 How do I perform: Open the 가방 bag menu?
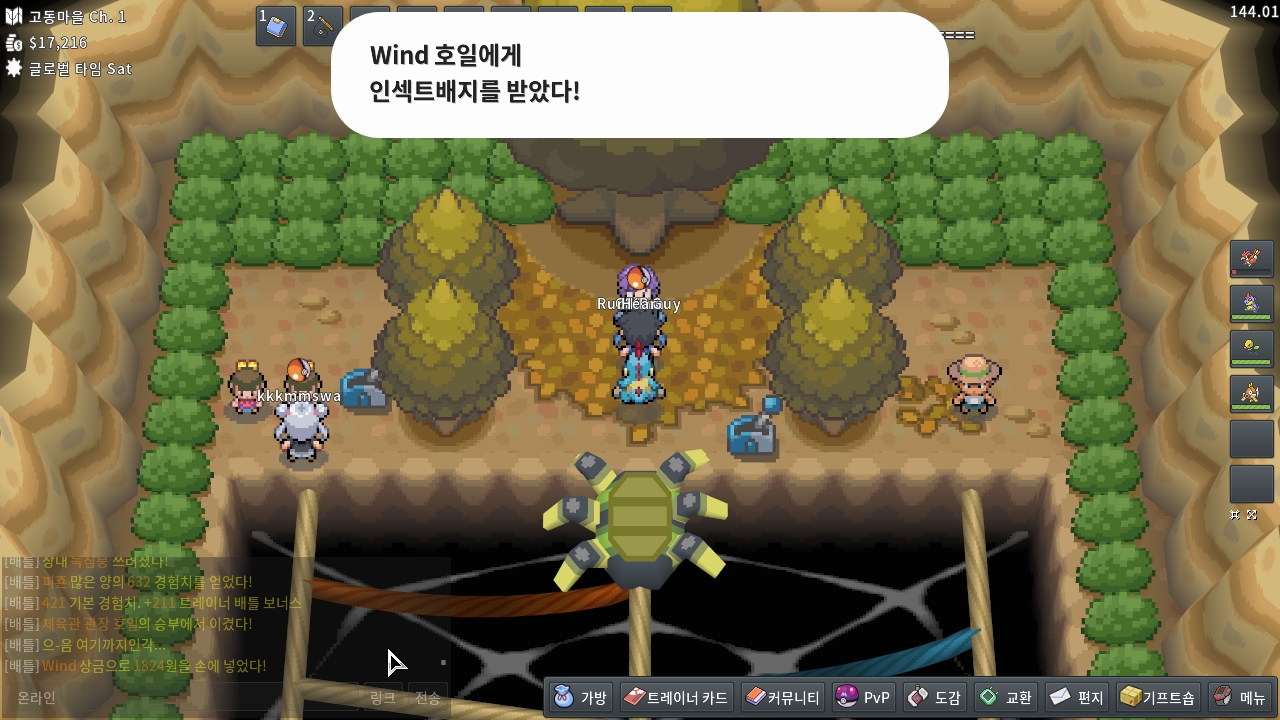pyautogui.click(x=581, y=697)
